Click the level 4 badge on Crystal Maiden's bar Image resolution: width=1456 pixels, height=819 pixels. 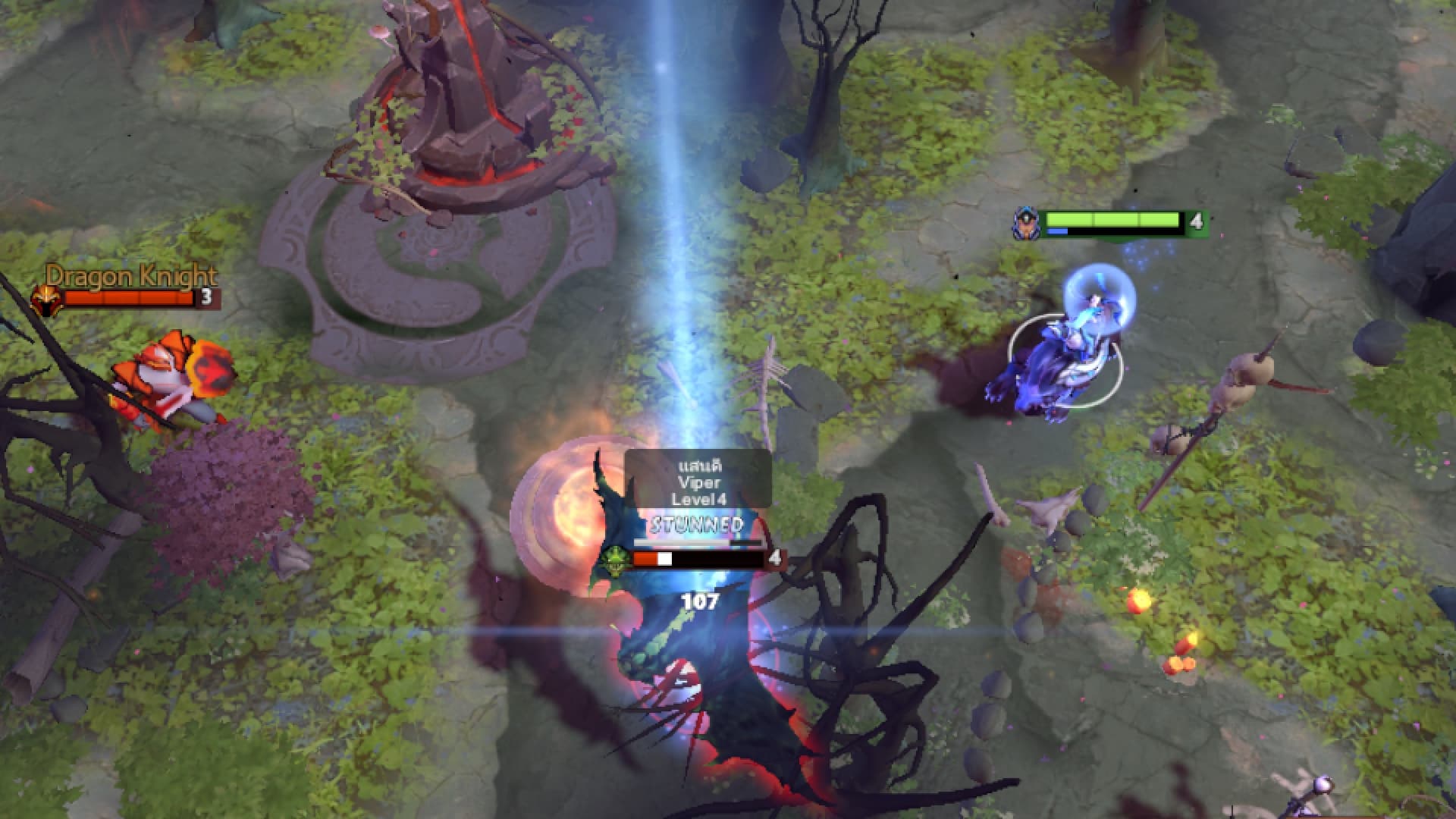tap(1196, 220)
